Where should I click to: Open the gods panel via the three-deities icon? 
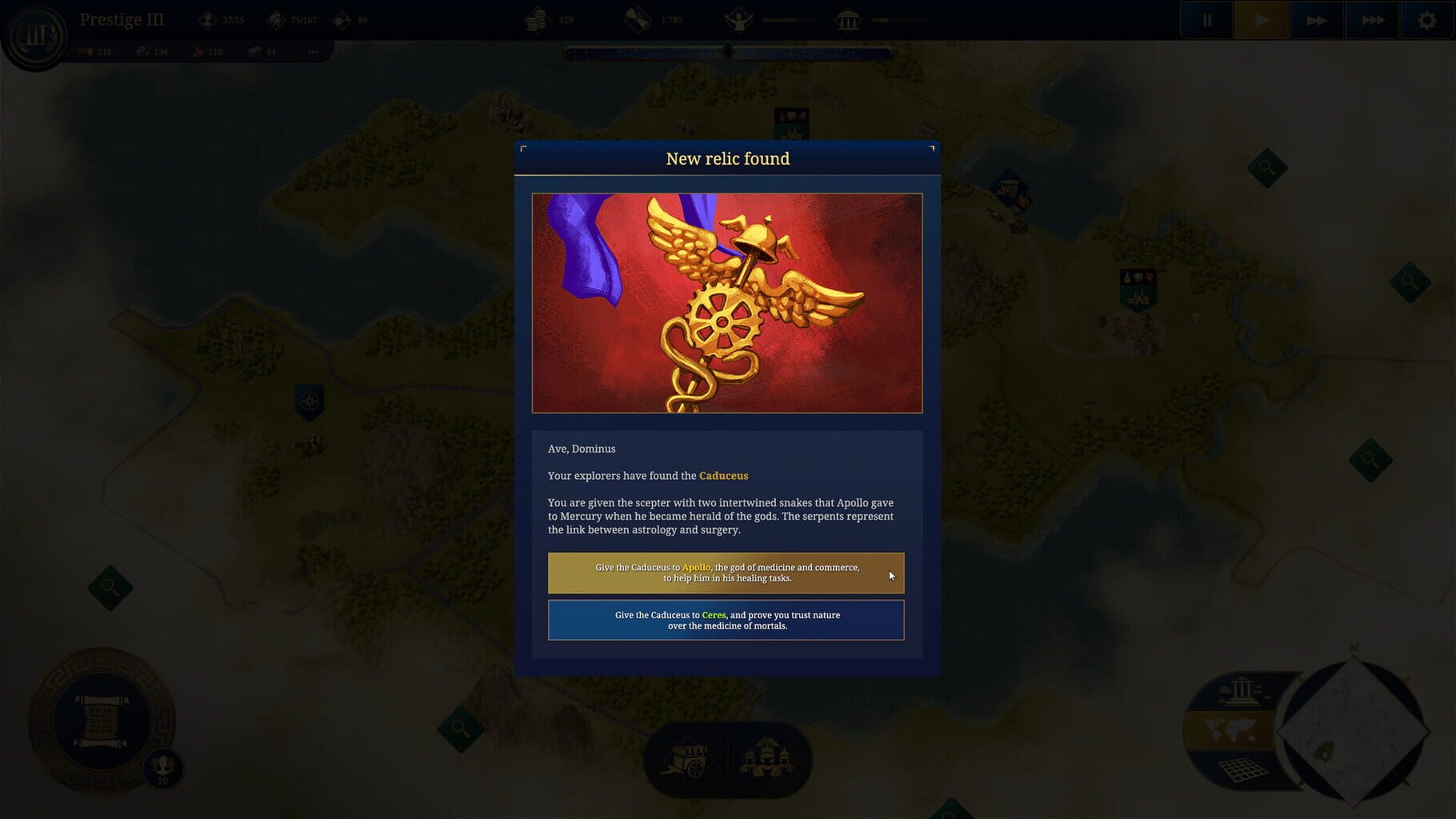[766, 761]
